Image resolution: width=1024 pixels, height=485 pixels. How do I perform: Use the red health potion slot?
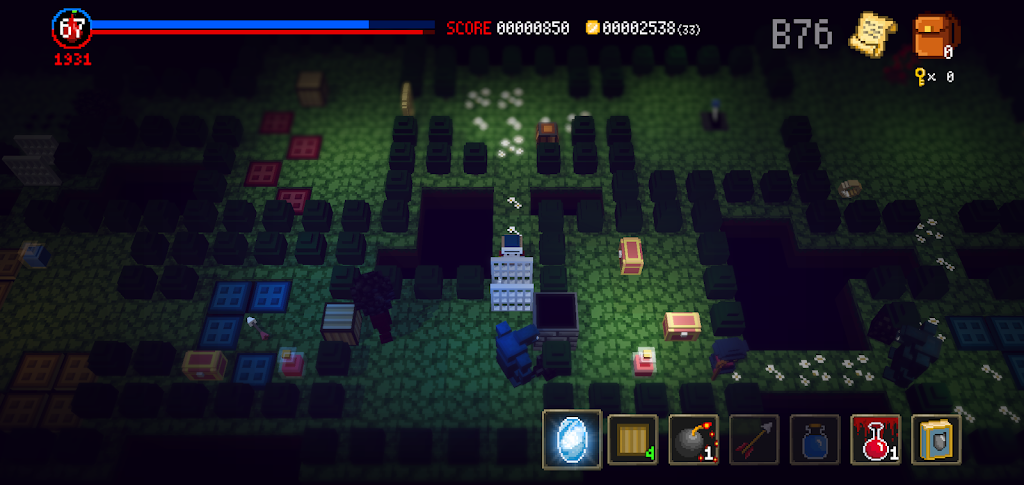pyautogui.click(x=876, y=439)
